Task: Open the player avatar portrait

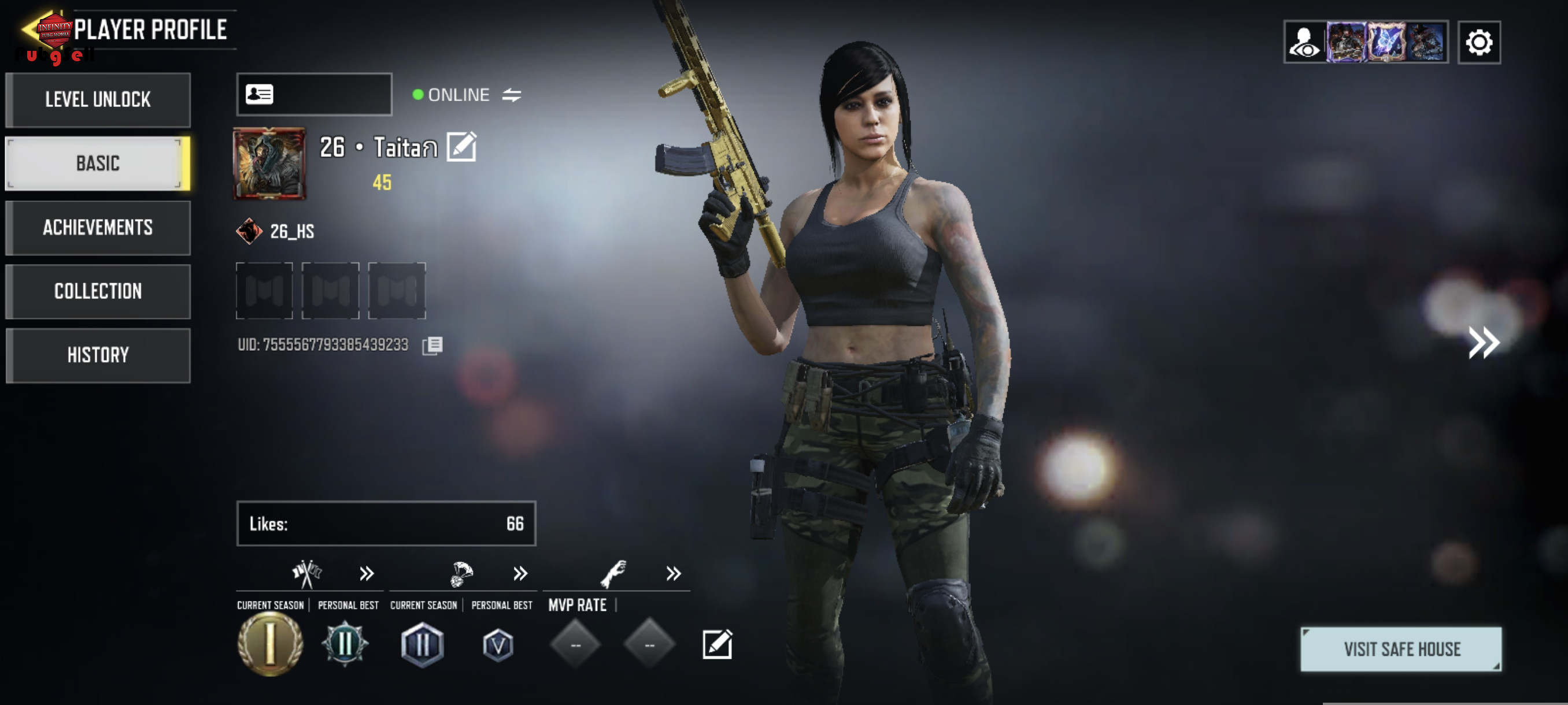Action: click(x=269, y=164)
